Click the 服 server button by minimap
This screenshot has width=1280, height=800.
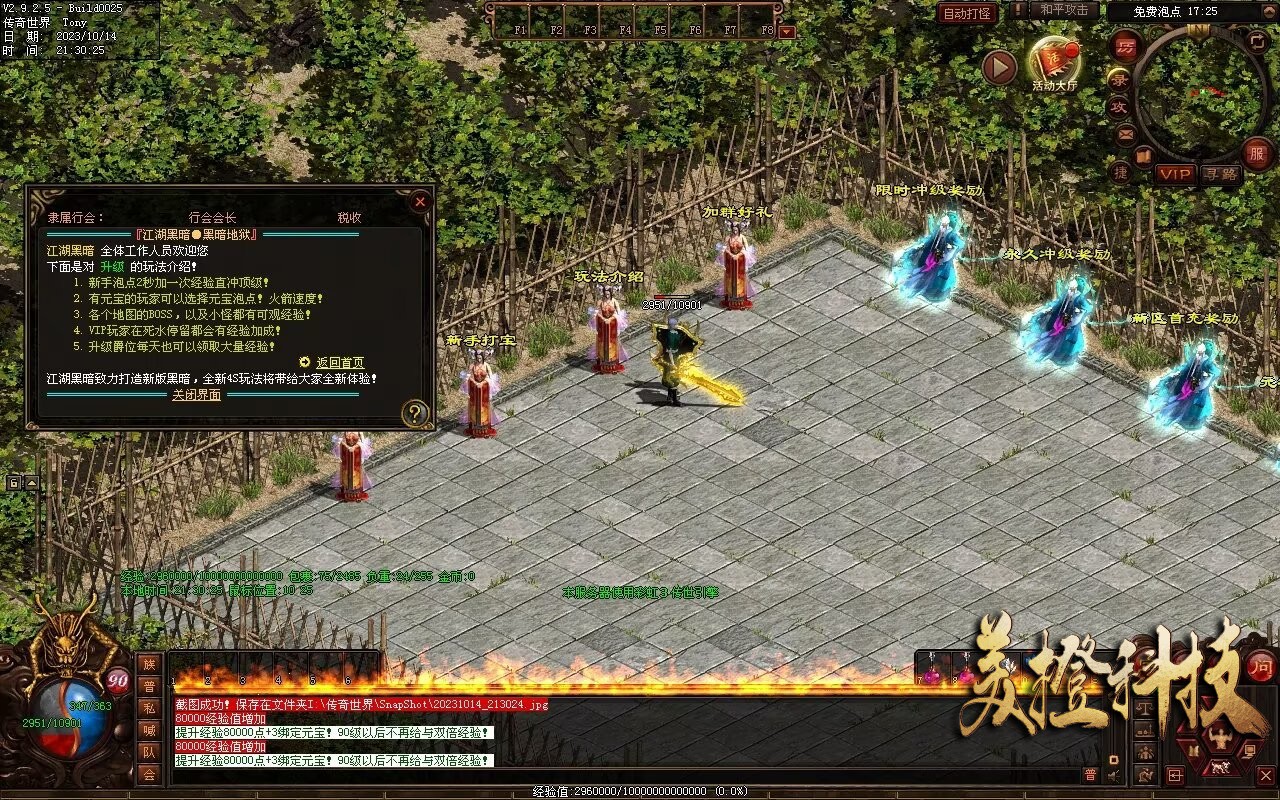(x=1257, y=153)
